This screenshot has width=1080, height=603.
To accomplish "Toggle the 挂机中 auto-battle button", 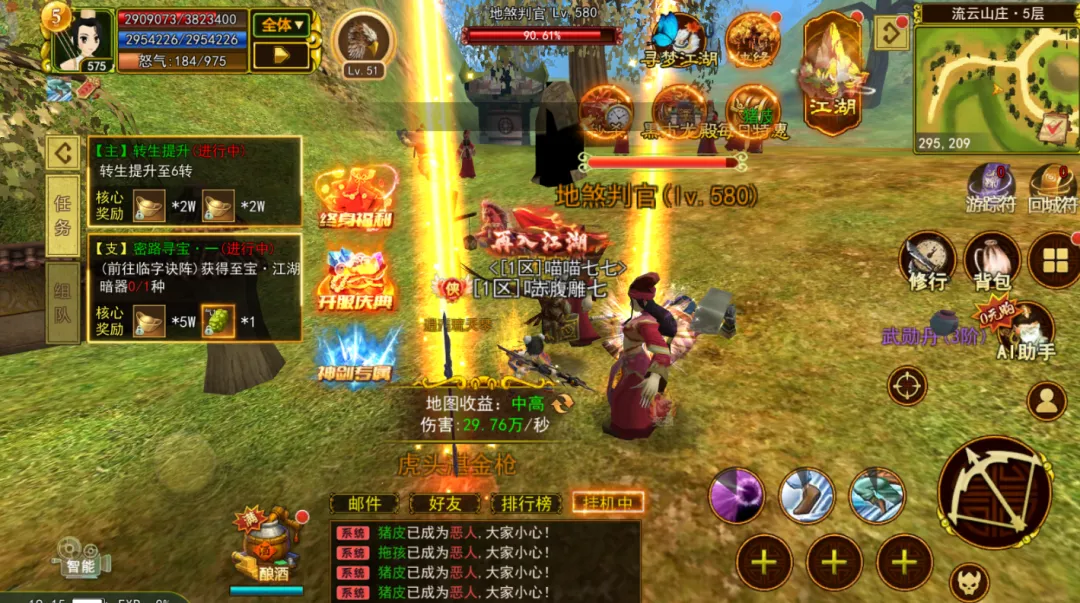I will 608,503.
